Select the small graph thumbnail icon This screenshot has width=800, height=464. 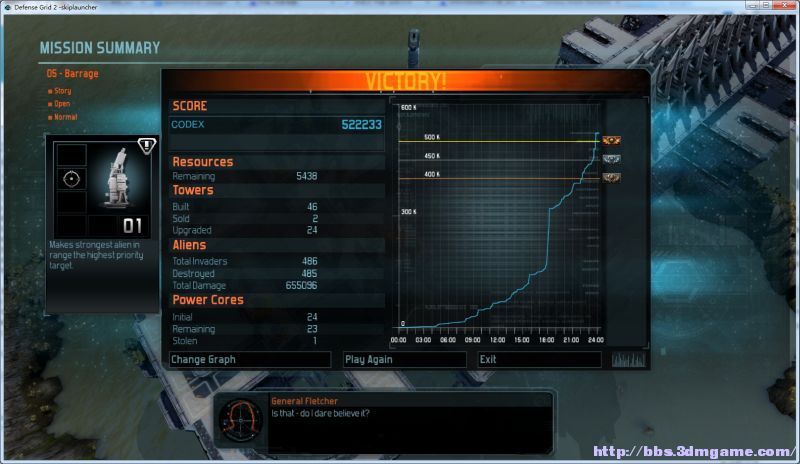click(x=628, y=359)
